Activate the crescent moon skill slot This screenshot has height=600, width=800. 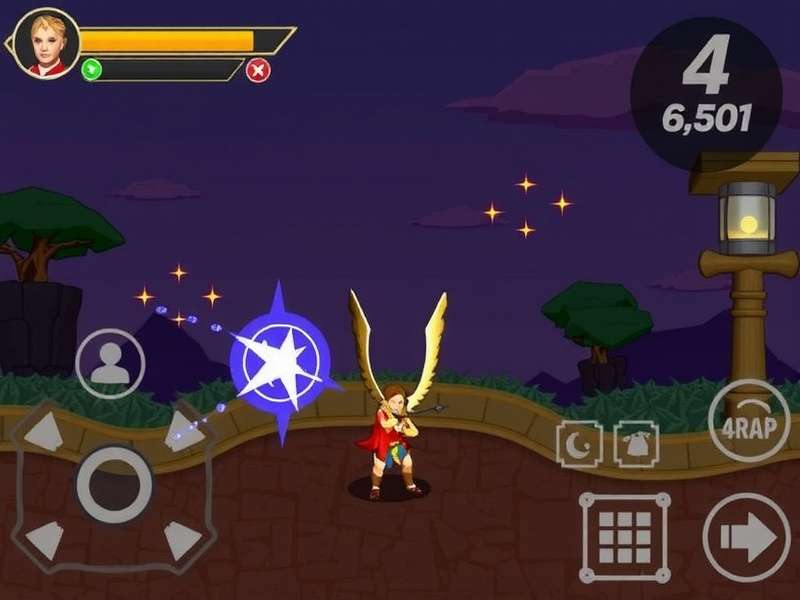pyautogui.click(x=579, y=444)
